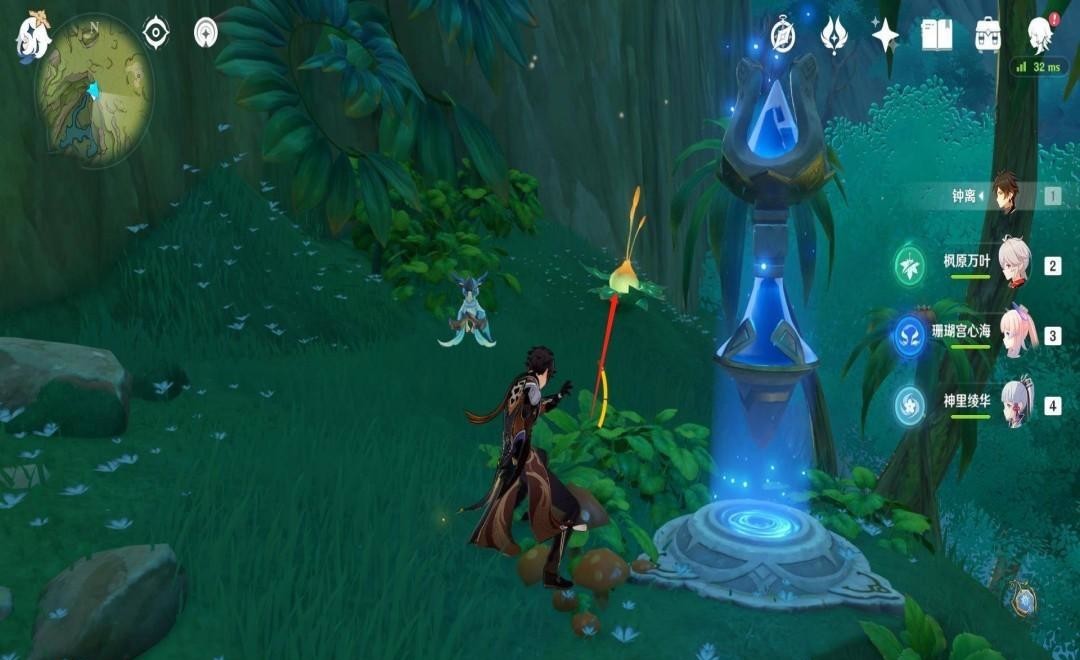1080x660 pixels.
Task: Click the round ring icon beside the crosshair
Action: pyautogui.click(x=207, y=33)
